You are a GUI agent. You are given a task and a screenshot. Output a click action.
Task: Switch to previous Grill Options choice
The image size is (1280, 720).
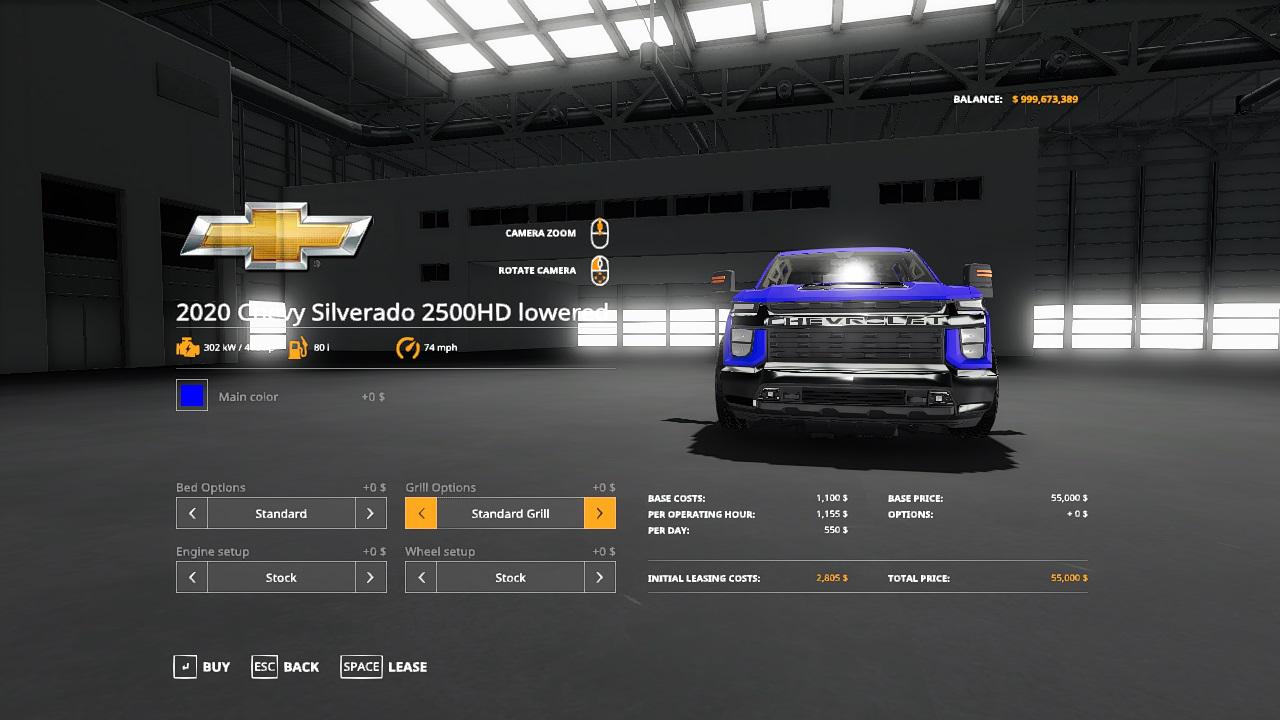pyautogui.click(x=421, y=513)
